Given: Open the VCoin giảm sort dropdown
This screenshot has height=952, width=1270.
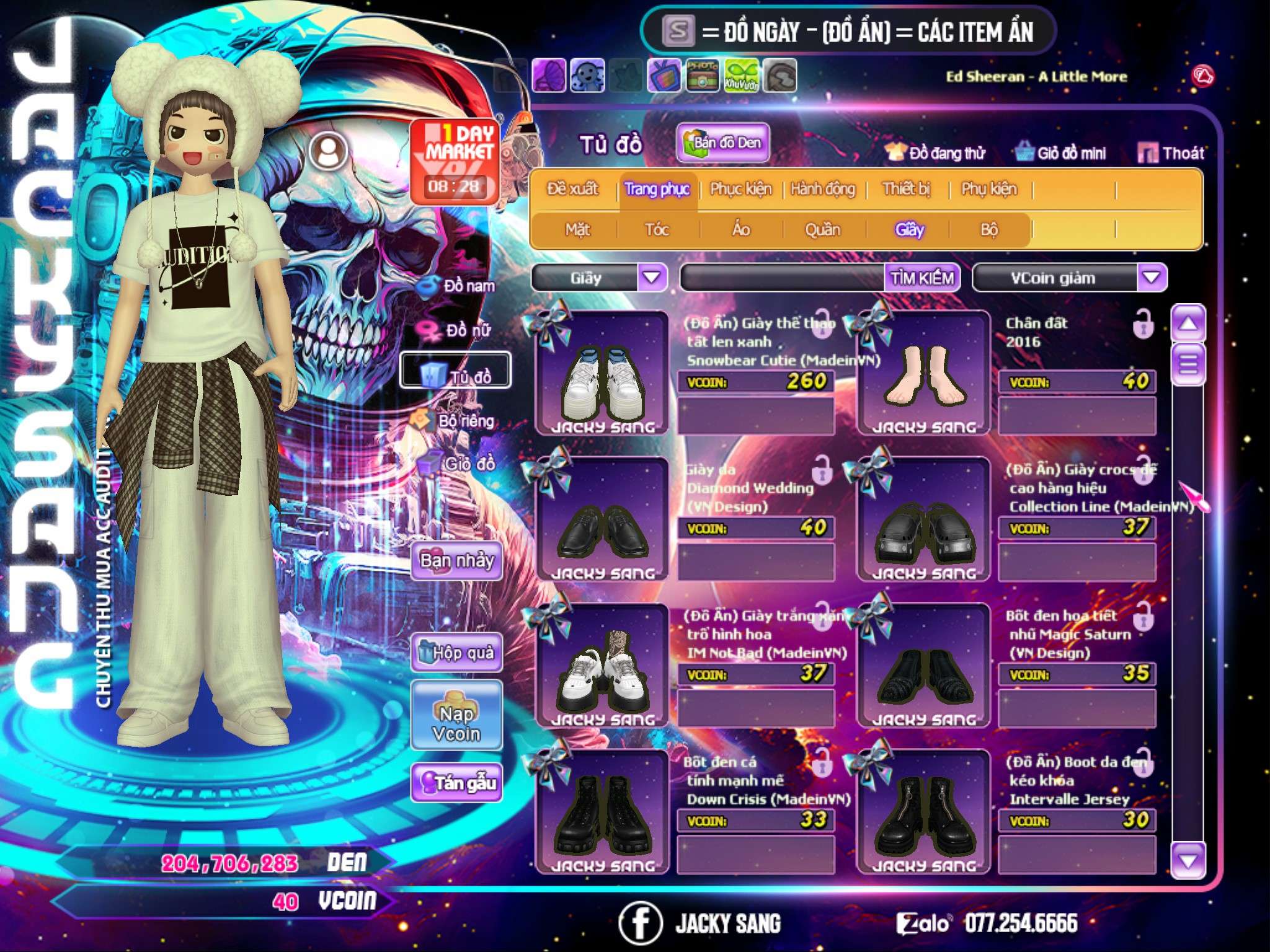Looking at the screenshot, I should [x=1152, y=278].
